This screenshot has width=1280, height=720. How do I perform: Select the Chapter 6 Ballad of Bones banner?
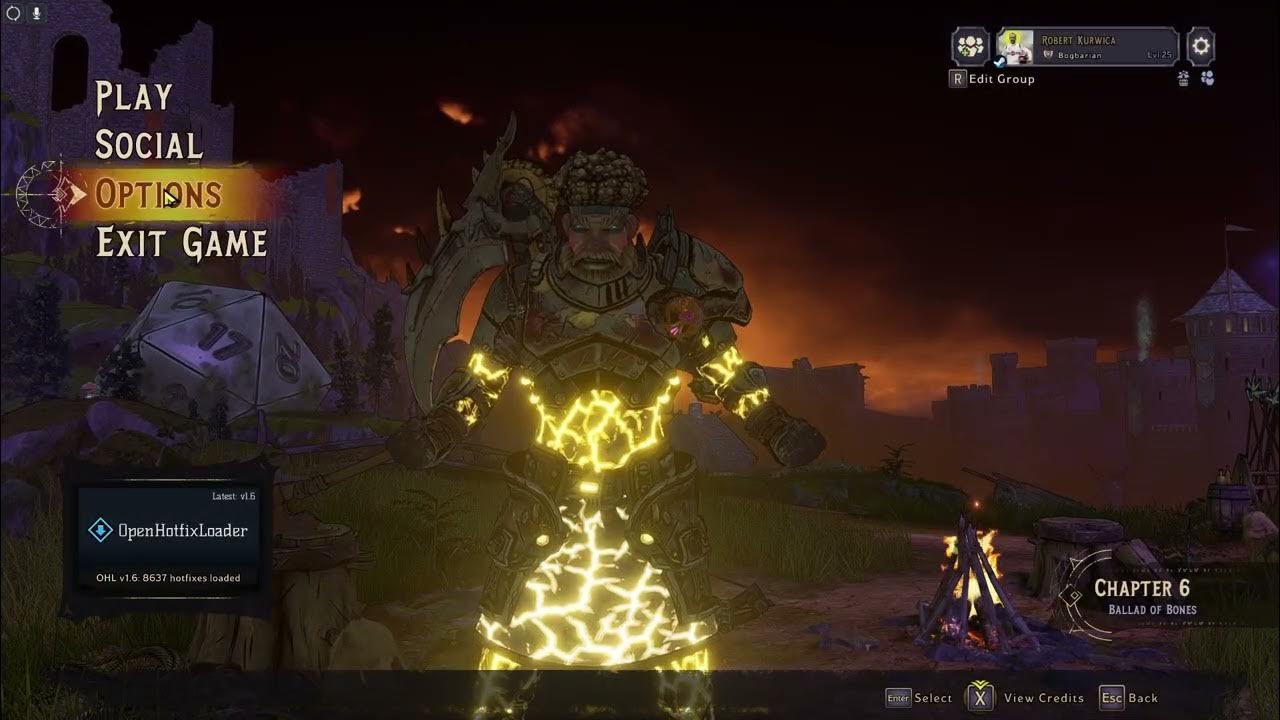tap(1142, 597)
